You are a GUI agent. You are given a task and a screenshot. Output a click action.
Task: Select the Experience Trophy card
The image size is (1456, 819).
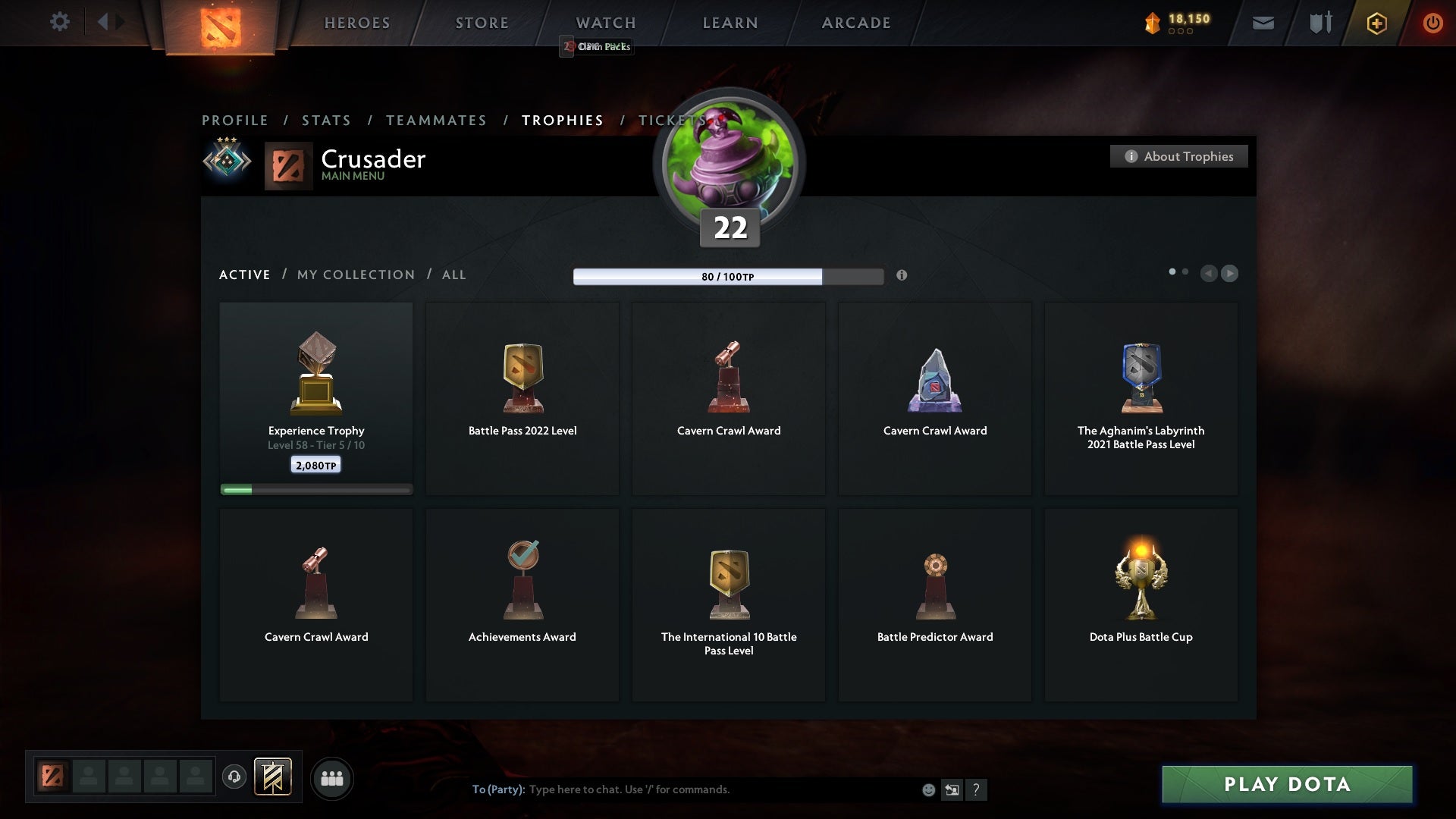pyautogui.click(x=315, y=394)
